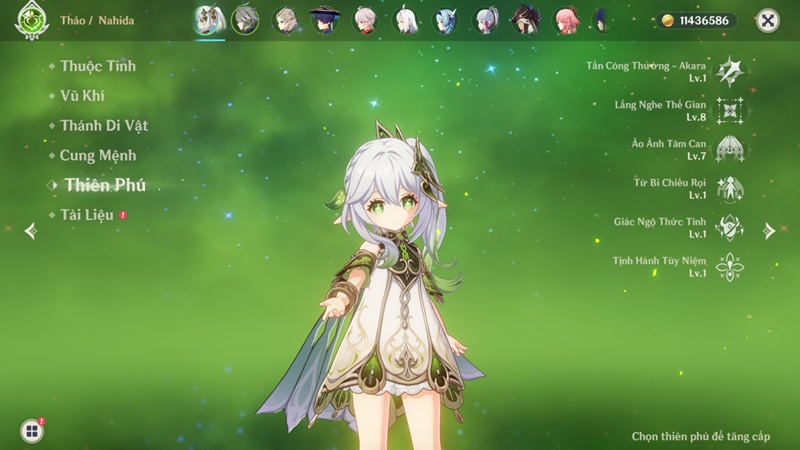
Task: Open the Thuộc Tính attributes section
Action: 97,66
